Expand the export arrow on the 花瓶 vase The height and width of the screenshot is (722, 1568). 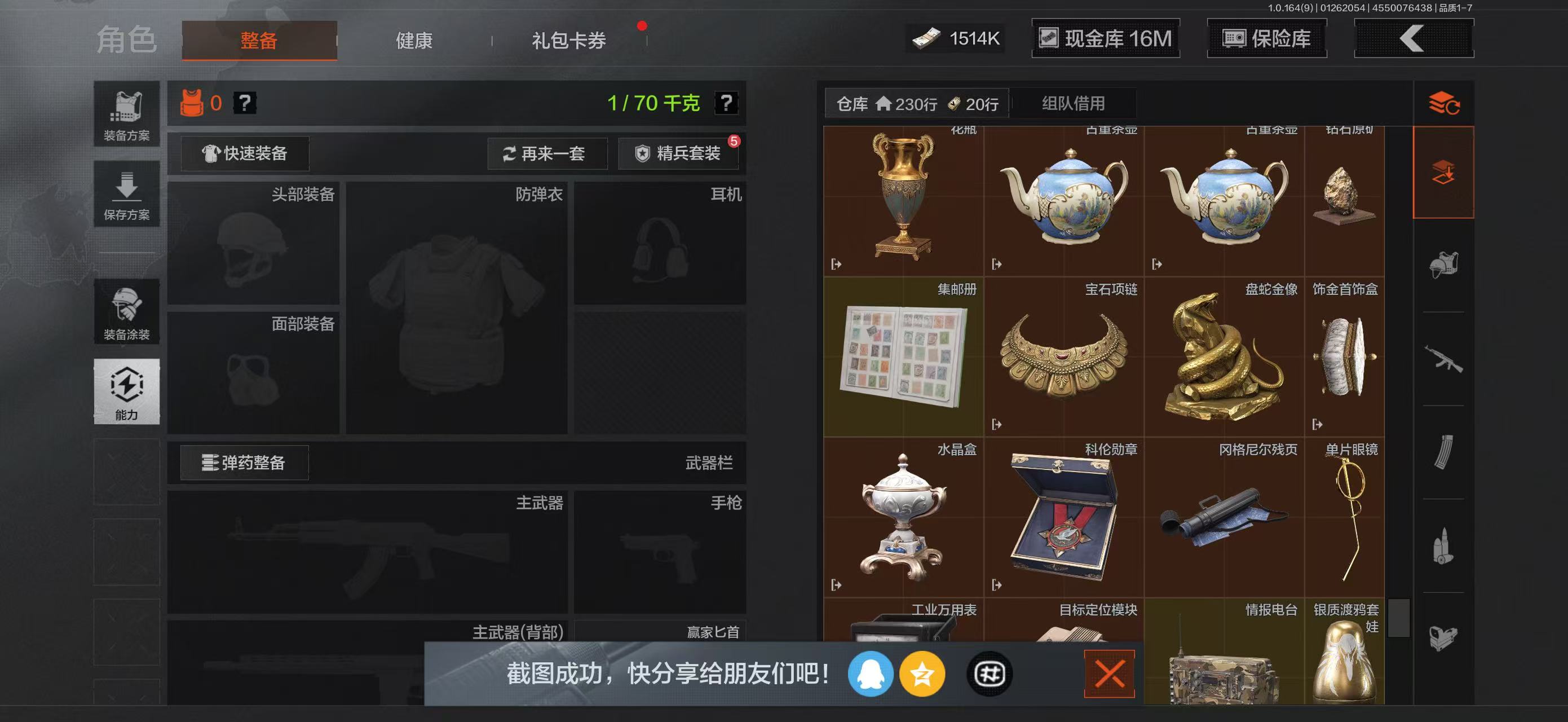tap(837, 265)
